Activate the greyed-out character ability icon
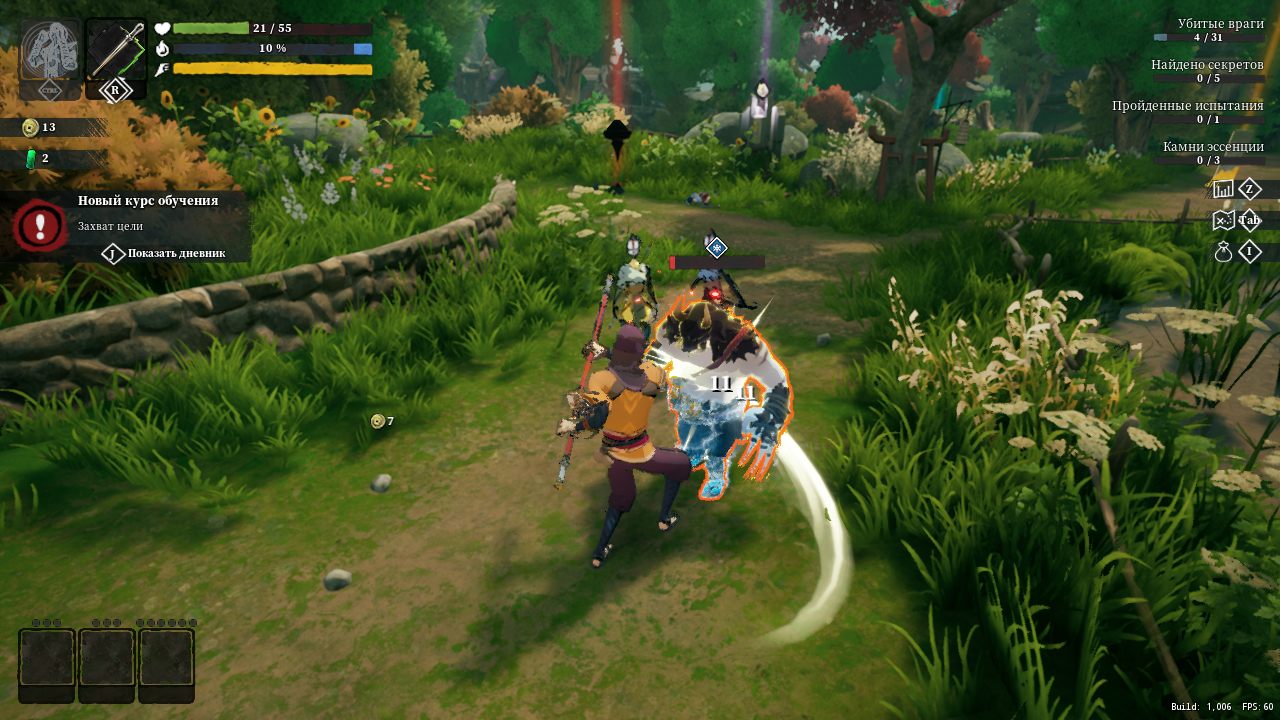The image size is (1280, 720). pyautogui.click(x=49, y=50)
